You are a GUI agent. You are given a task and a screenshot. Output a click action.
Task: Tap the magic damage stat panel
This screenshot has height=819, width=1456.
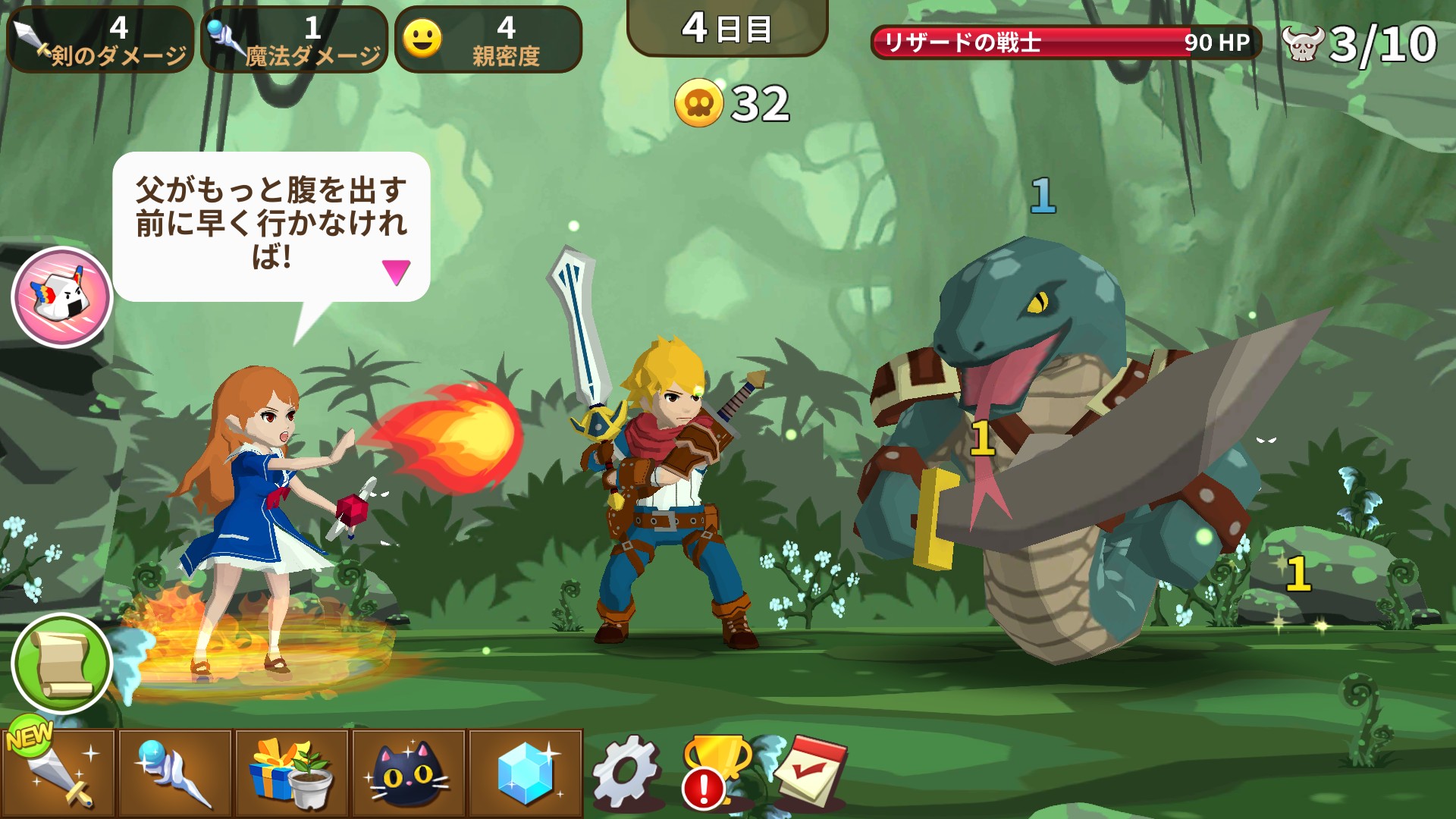294,40
